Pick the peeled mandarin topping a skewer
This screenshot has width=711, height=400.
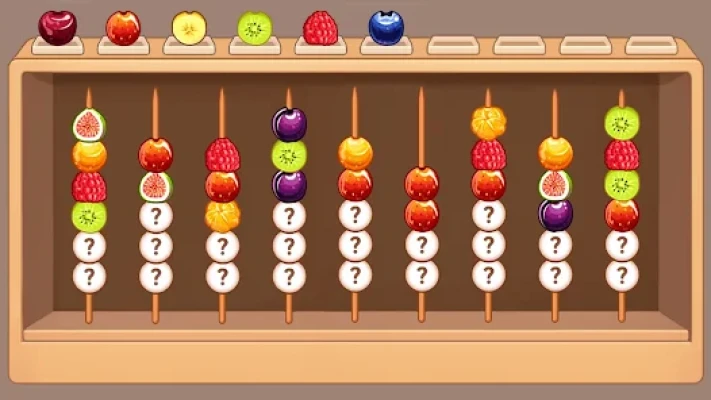pos(488,123)
